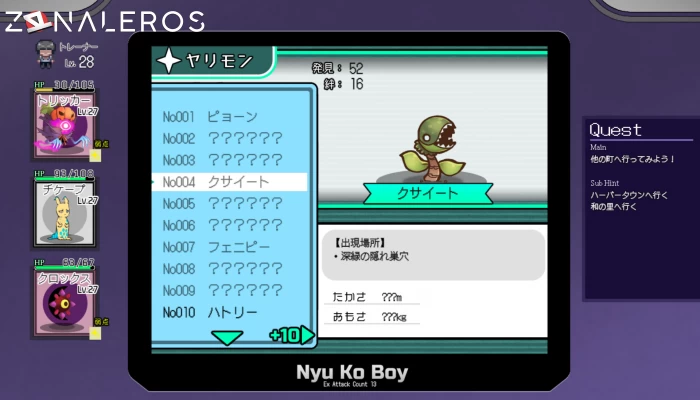Screen dimensions: 700x400
Task: Jump ahead with the +10 arrow
Action: [292, 335]
